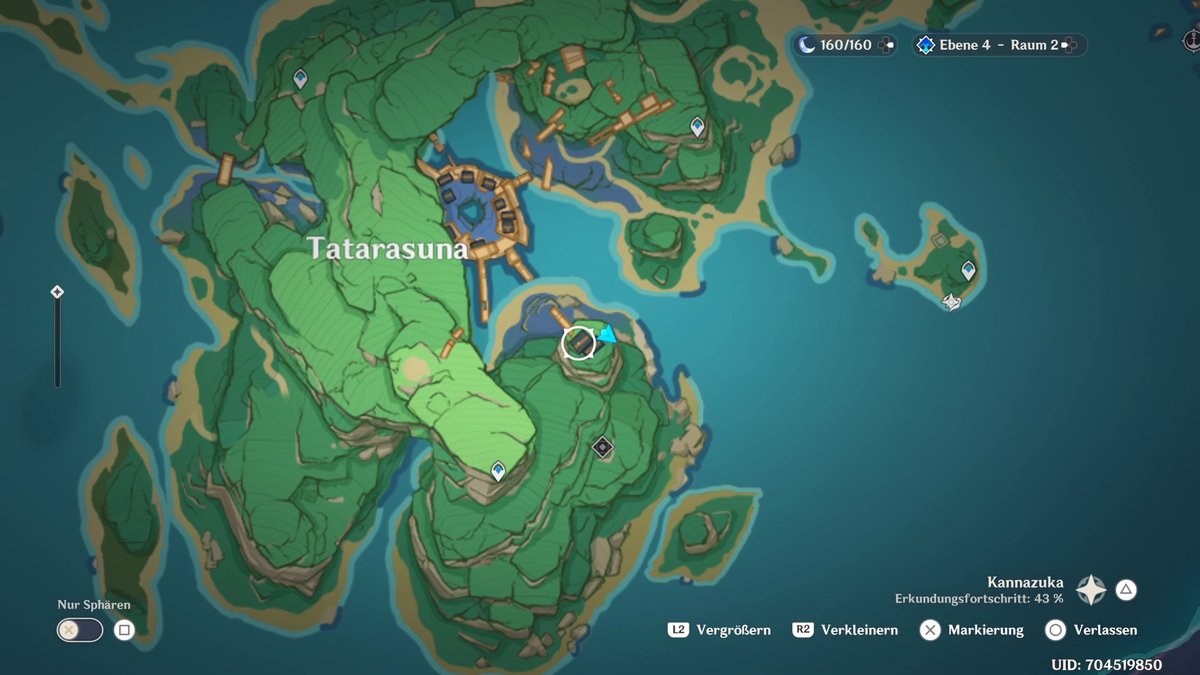
Task: Click the map zoom slider handle
Action: click(x=57, y=292)
